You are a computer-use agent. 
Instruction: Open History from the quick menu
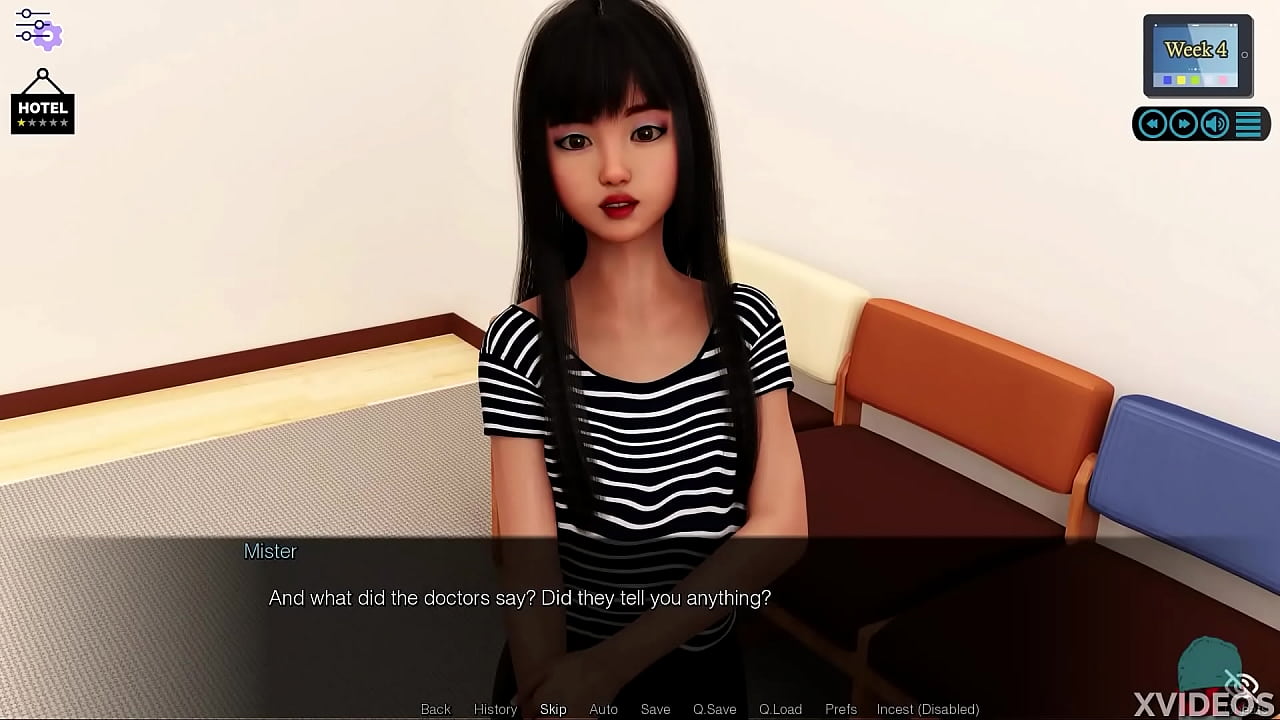(x=495, y=709)
